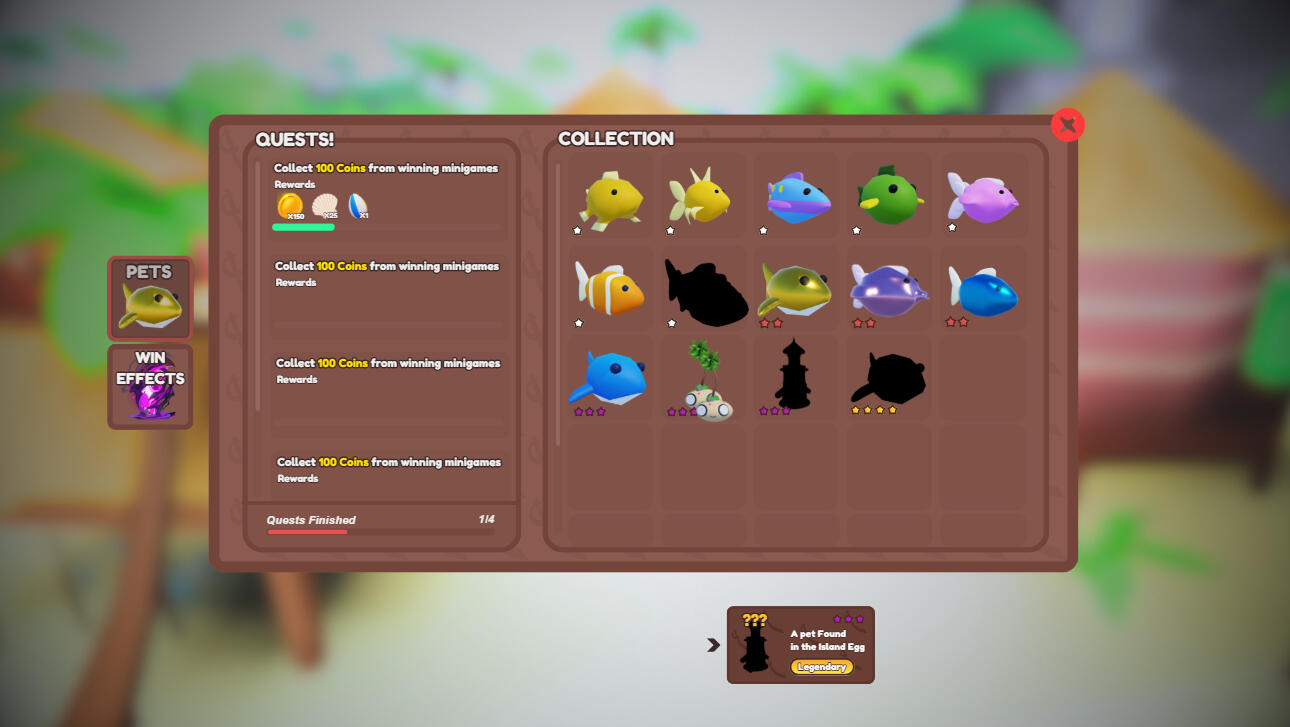The height and width of the screenshot is (727, 1290).
Task: Select the olive two-star fish pet
Action: [x=795, y=289]
